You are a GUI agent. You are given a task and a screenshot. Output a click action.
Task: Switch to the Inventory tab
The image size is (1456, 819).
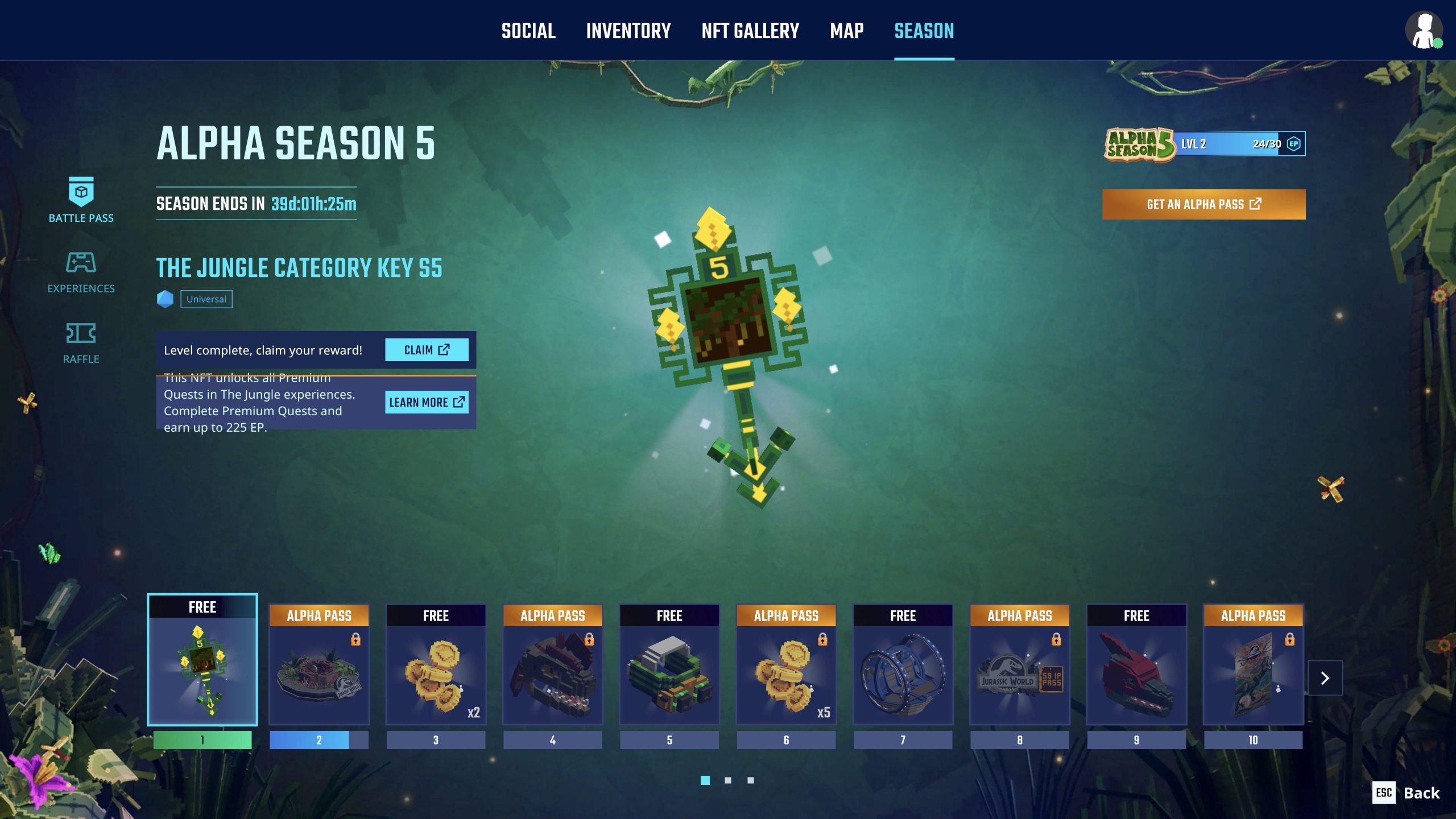[x=628, y=31]
